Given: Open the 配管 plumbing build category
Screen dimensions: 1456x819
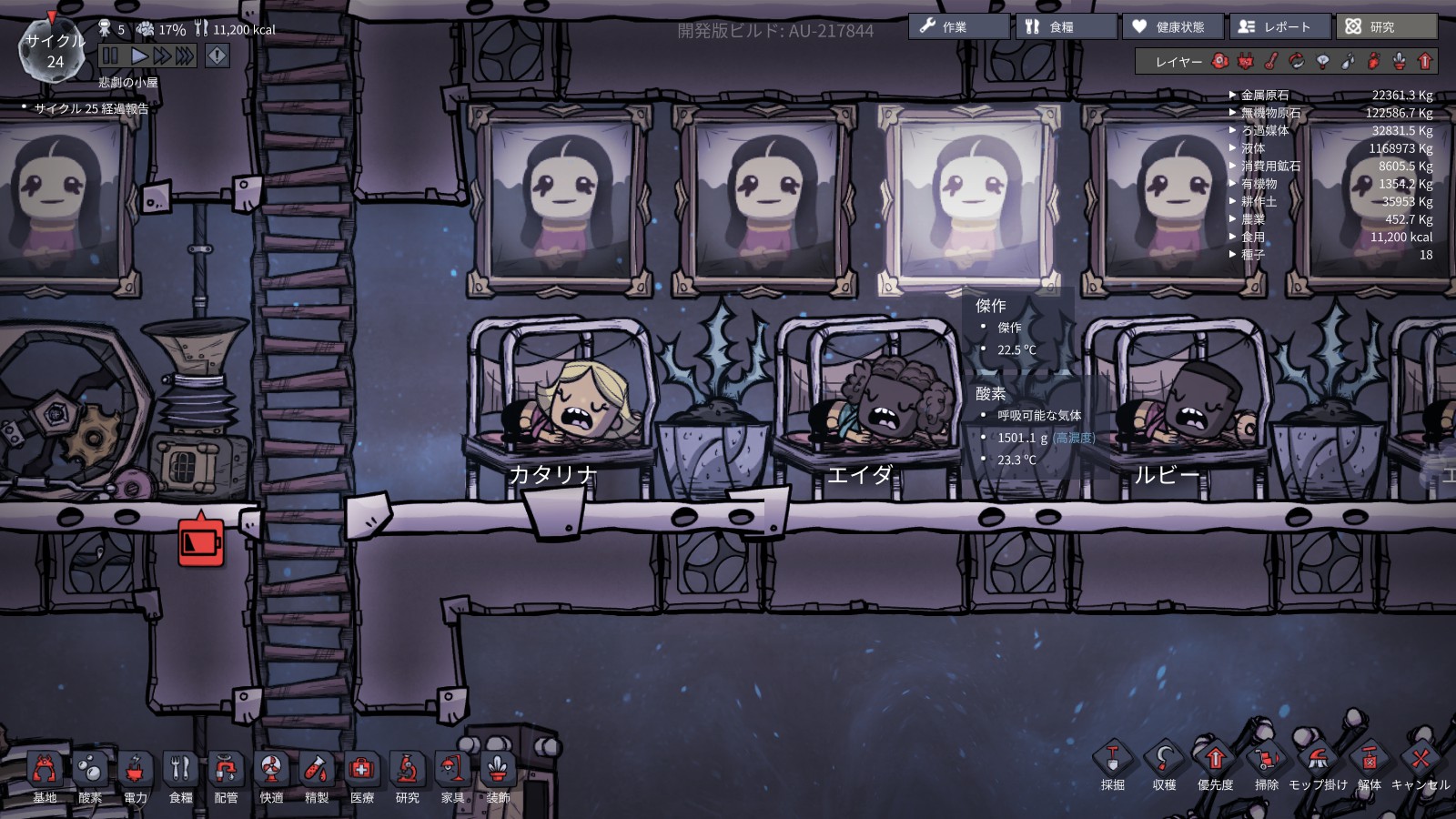Looking at the screenshot, I should coord(226,776).
